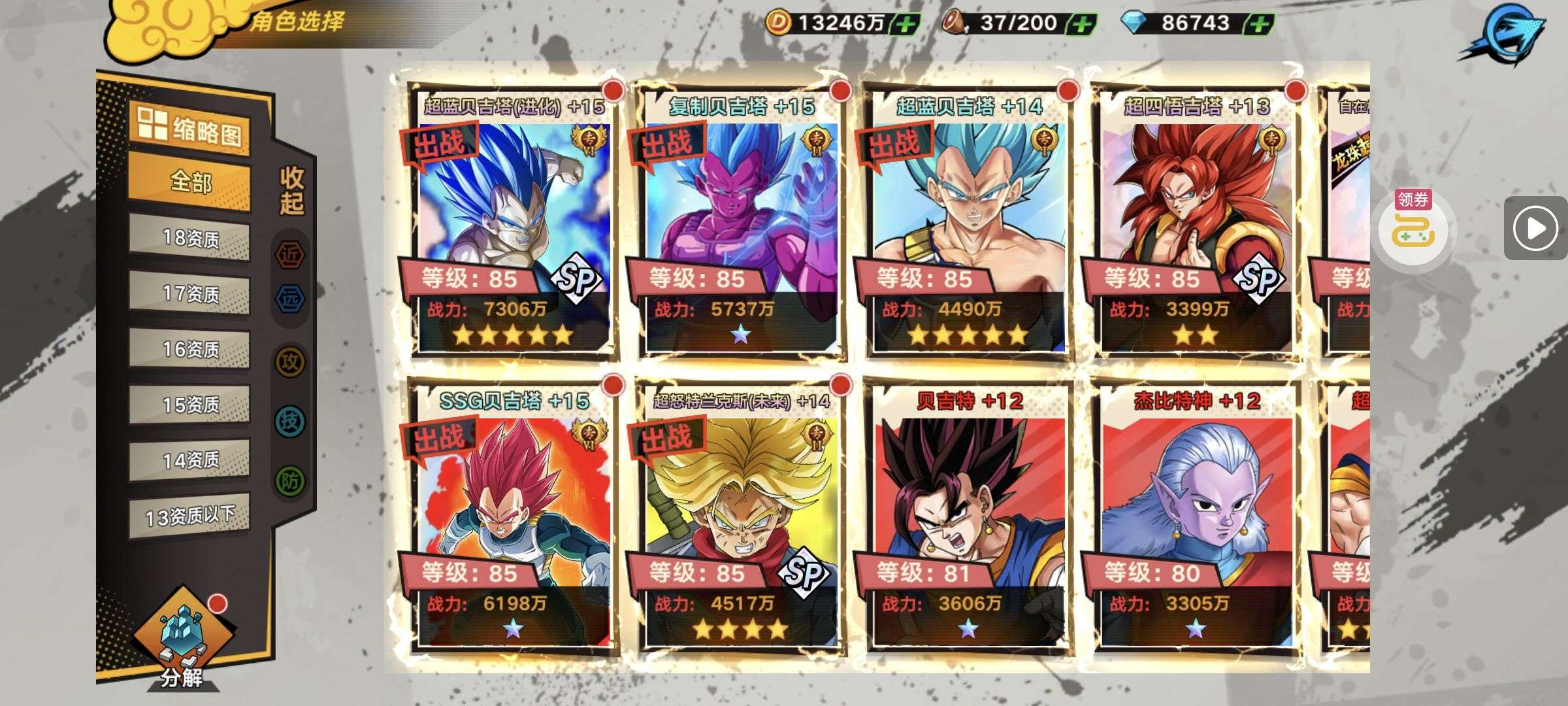This screenshot has width=1568, height=706.
Task: Show 13资质以下 characters
Action: (x=189, y=516)
